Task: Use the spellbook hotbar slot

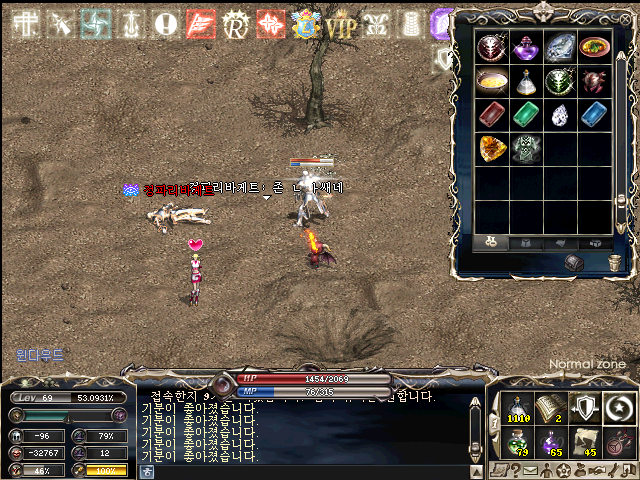Action: point(552,407)
